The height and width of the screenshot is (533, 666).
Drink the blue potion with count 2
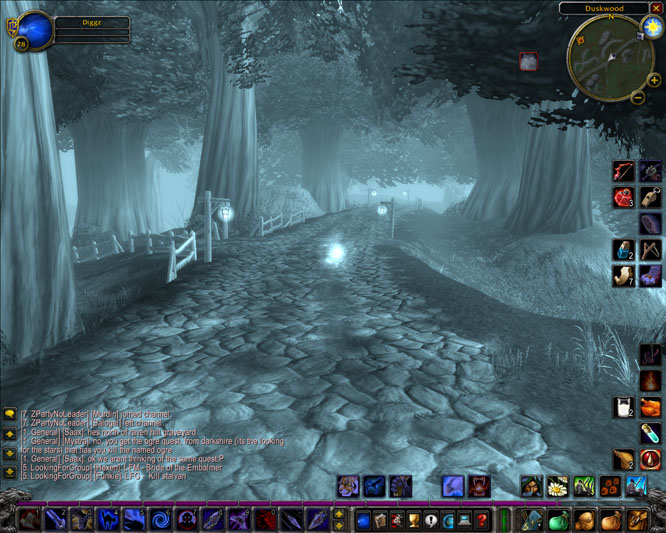coord(624,250)
